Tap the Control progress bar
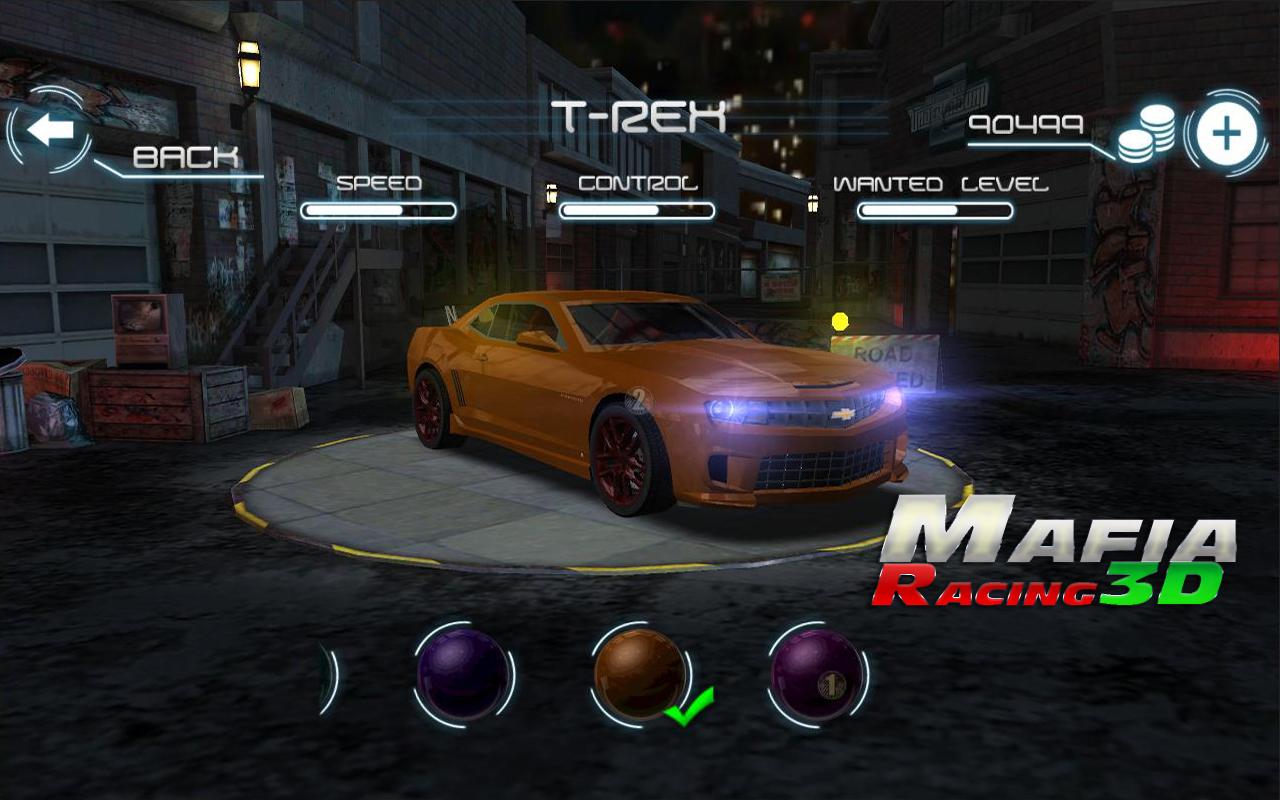Viewport: 1280px width, 800px height. tap(637, 211)
